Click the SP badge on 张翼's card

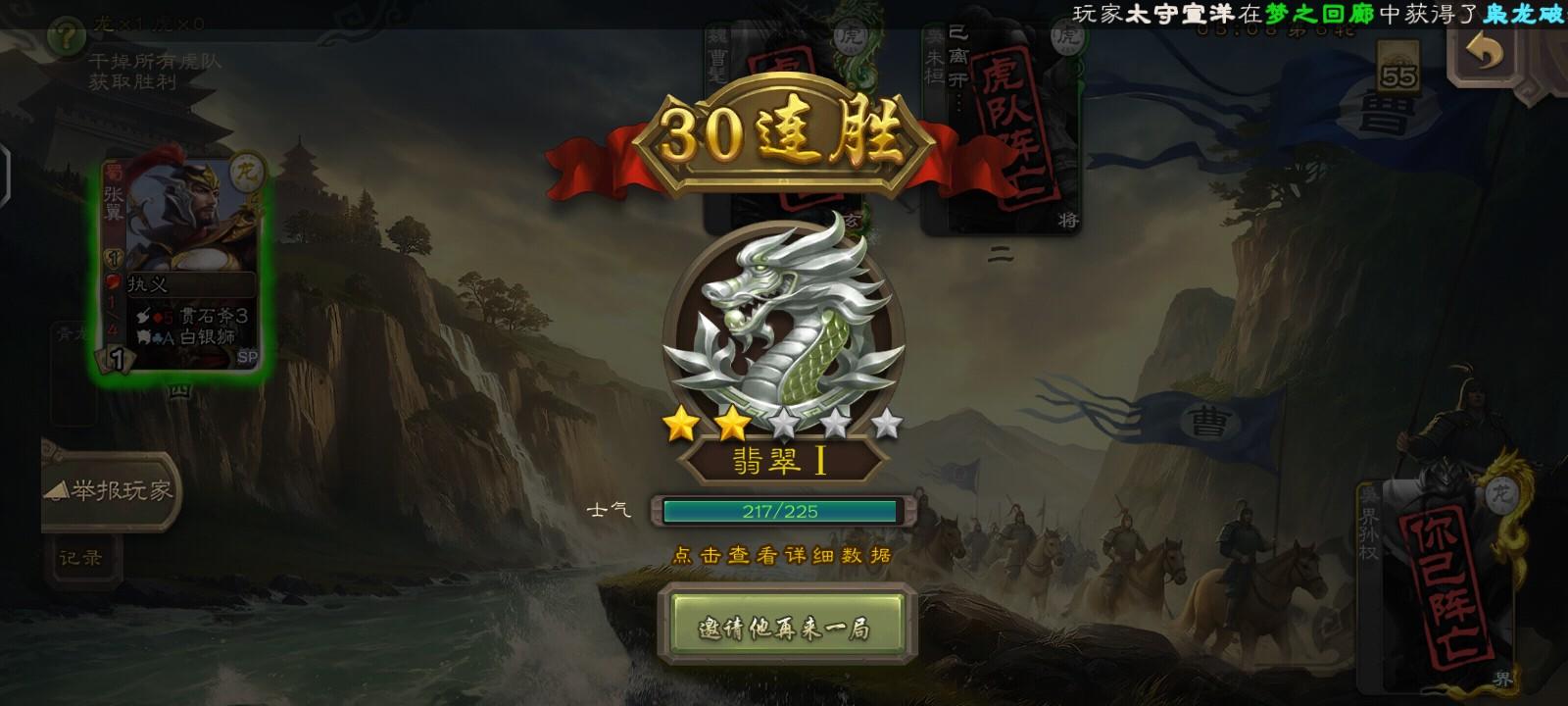(x=249, y=355)
